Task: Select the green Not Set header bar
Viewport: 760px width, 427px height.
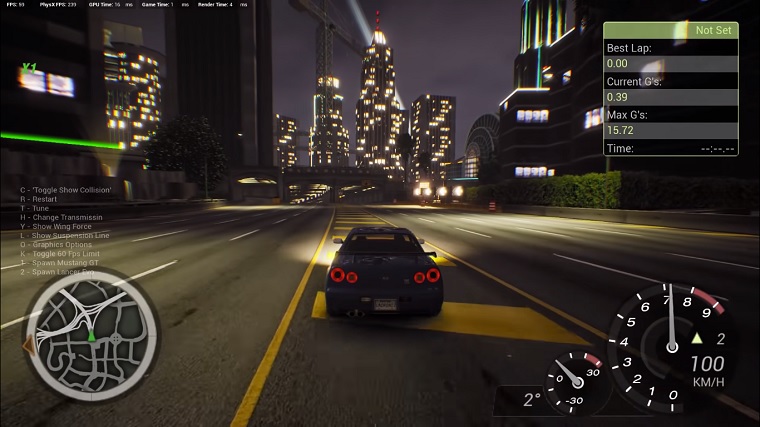Action: tap(670, 31)
